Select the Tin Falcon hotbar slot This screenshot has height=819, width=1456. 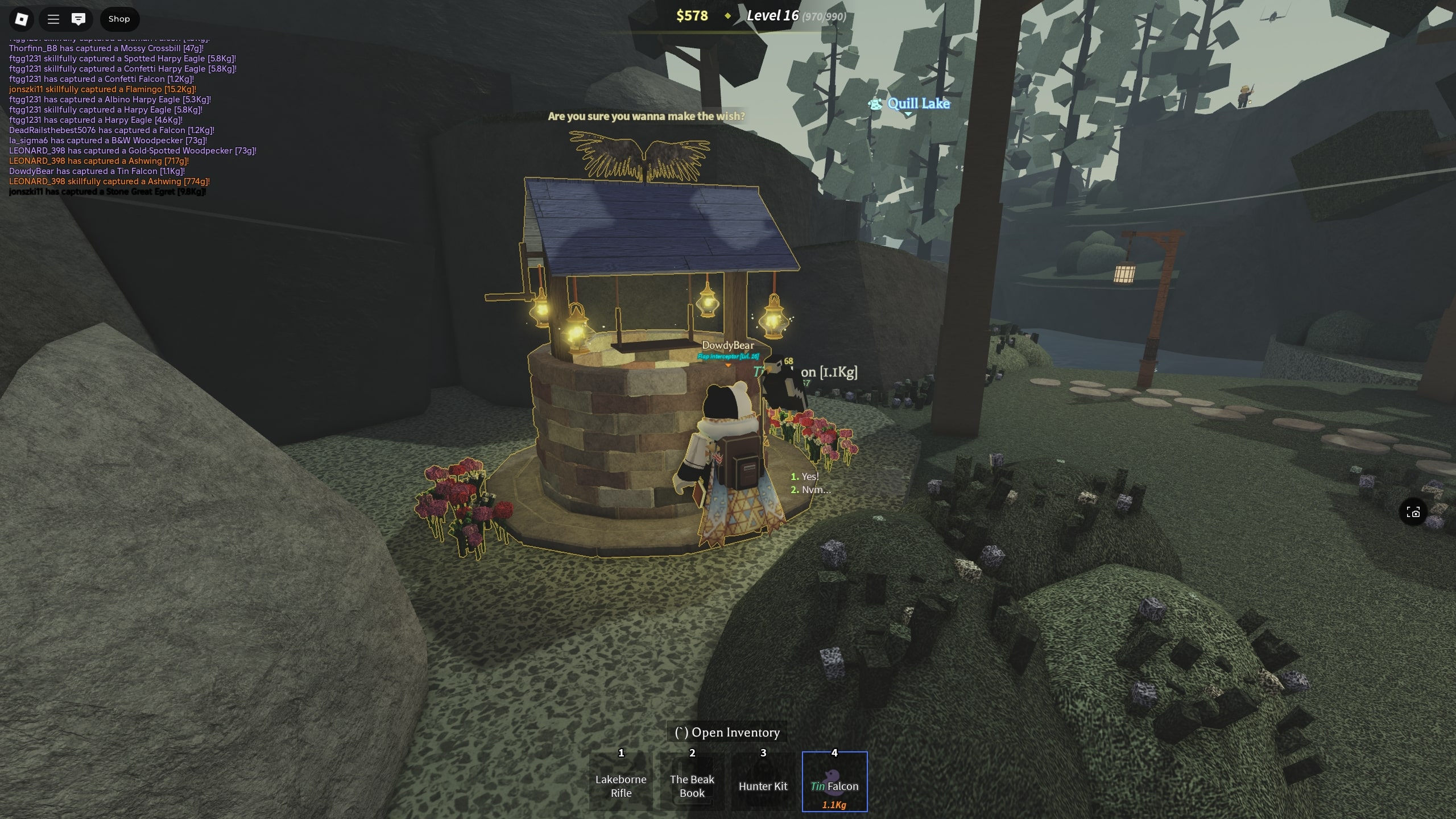(834, 782)
